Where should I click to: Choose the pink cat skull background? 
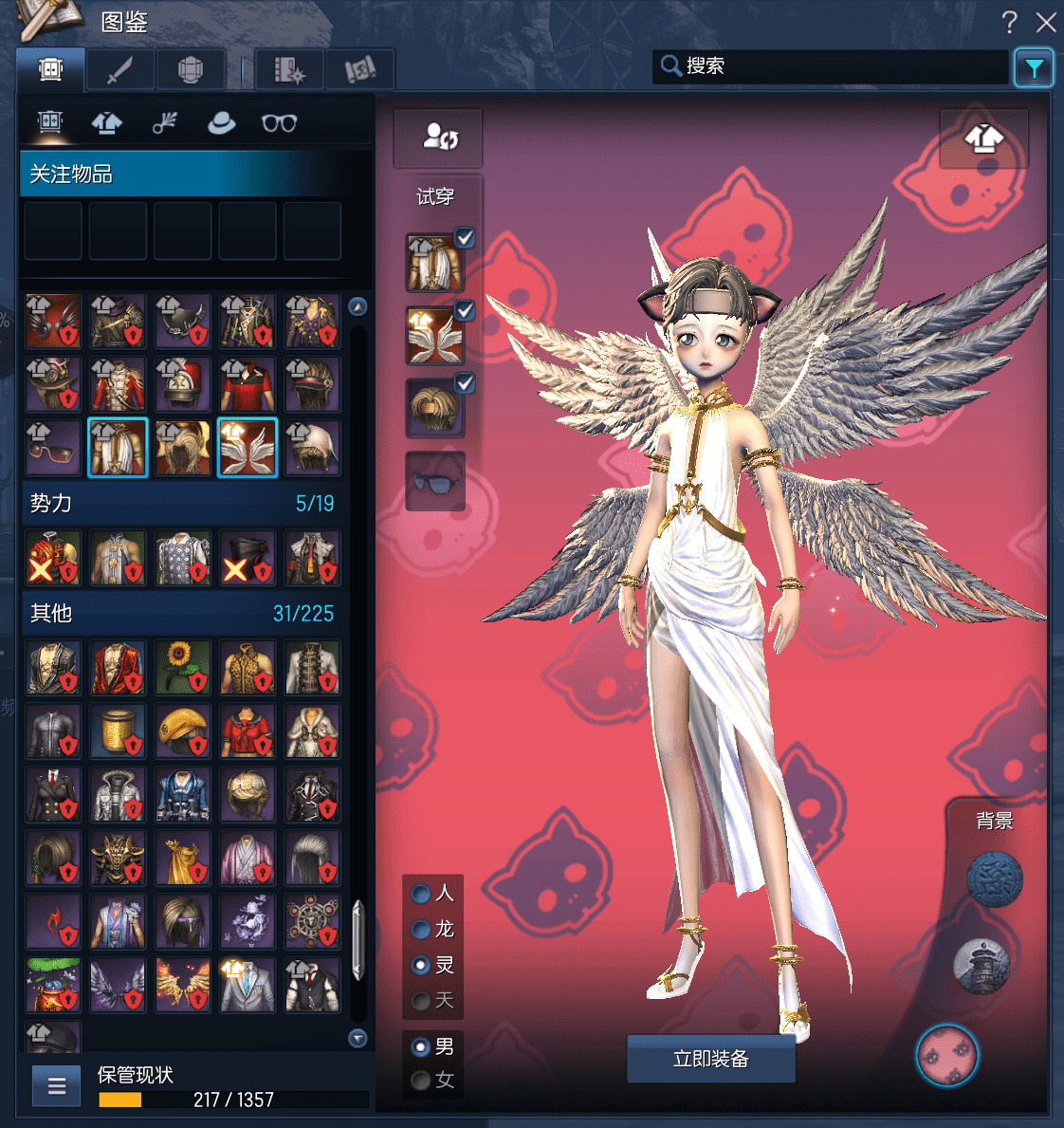946,1055
